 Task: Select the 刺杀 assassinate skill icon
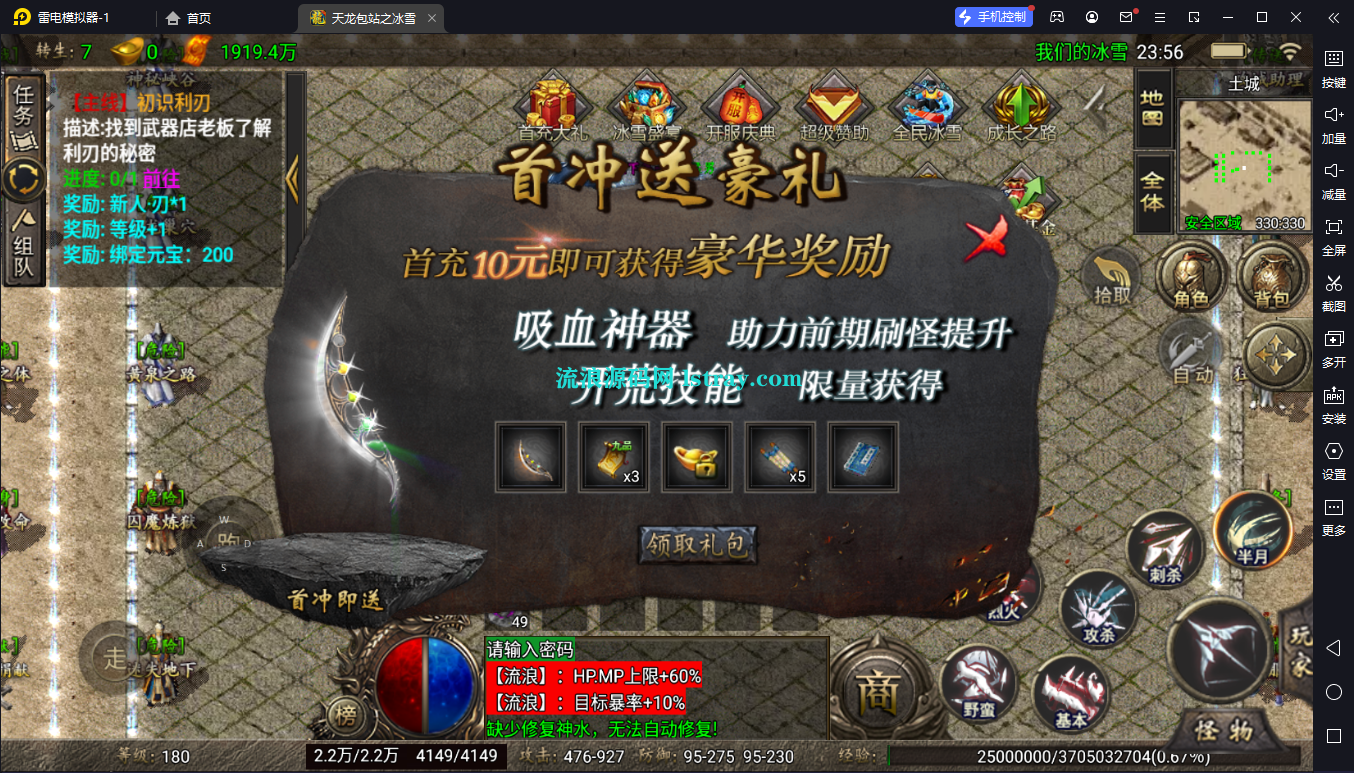[1165, 547]
